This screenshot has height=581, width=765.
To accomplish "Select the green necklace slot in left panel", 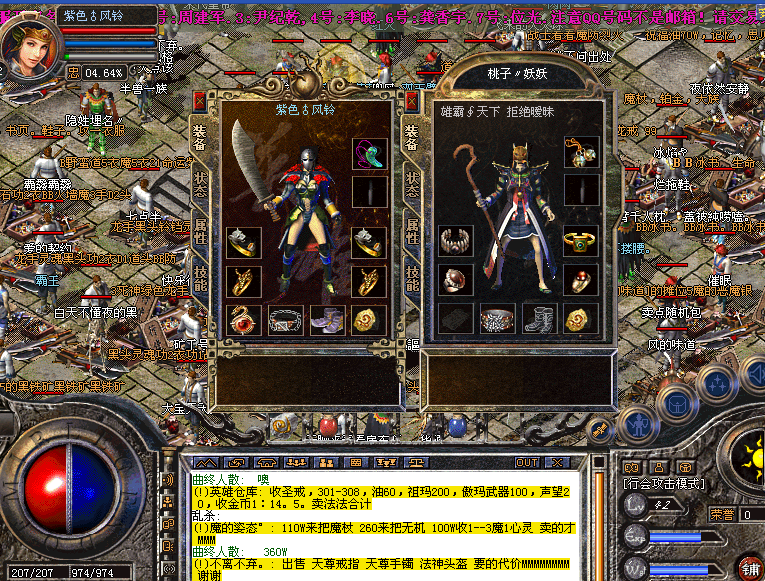I will tap(368, 152).
